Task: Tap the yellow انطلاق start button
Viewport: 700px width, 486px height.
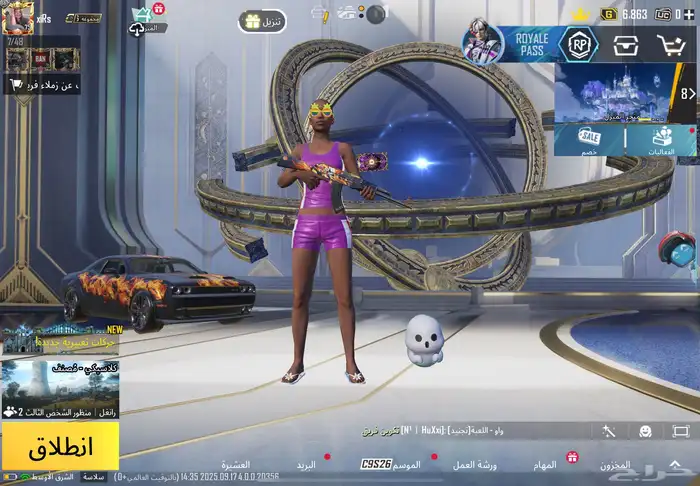Action: pos(60,446)
